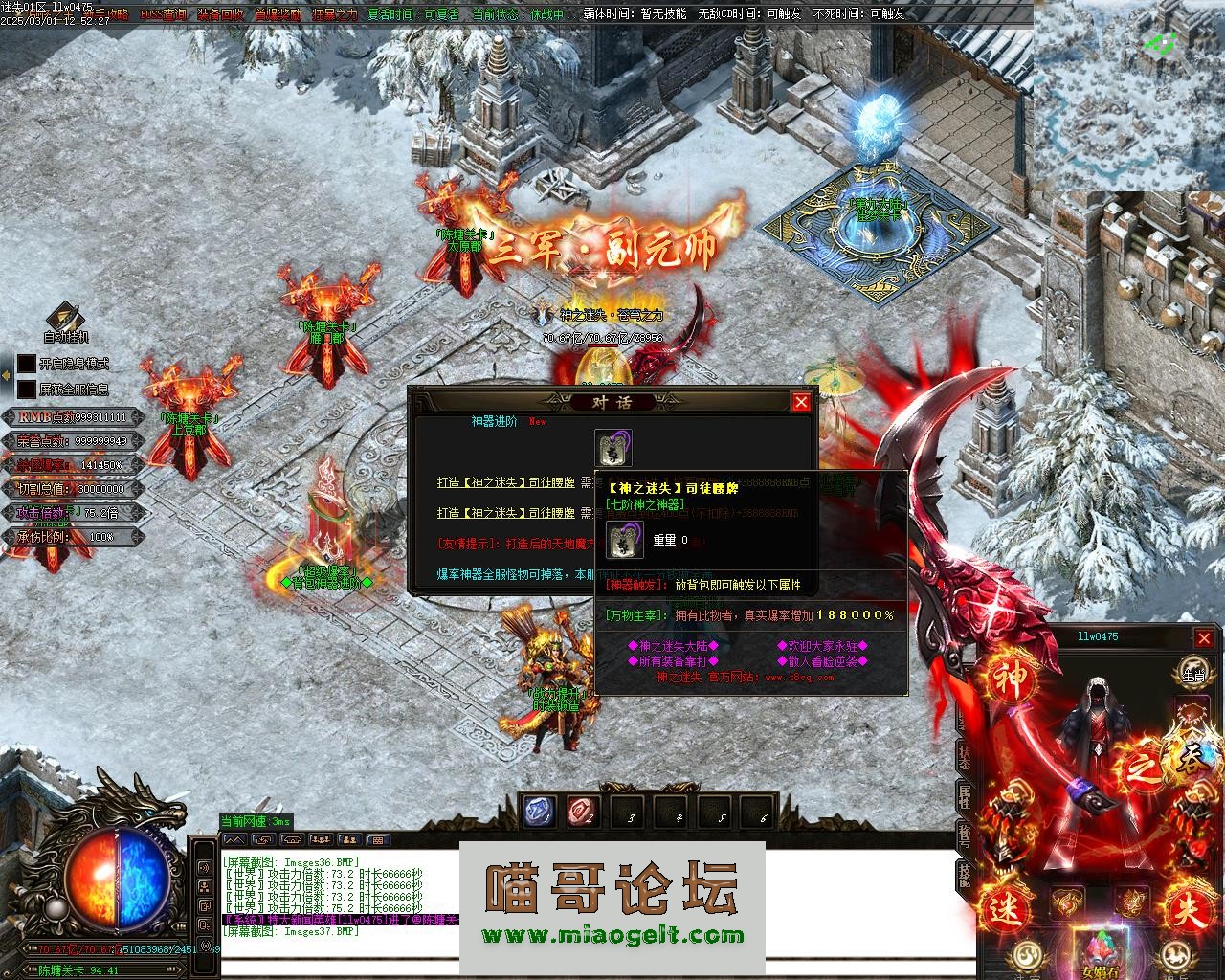
Task: Activate 狂暴之力 in the top bar
Action: [334, 14]
